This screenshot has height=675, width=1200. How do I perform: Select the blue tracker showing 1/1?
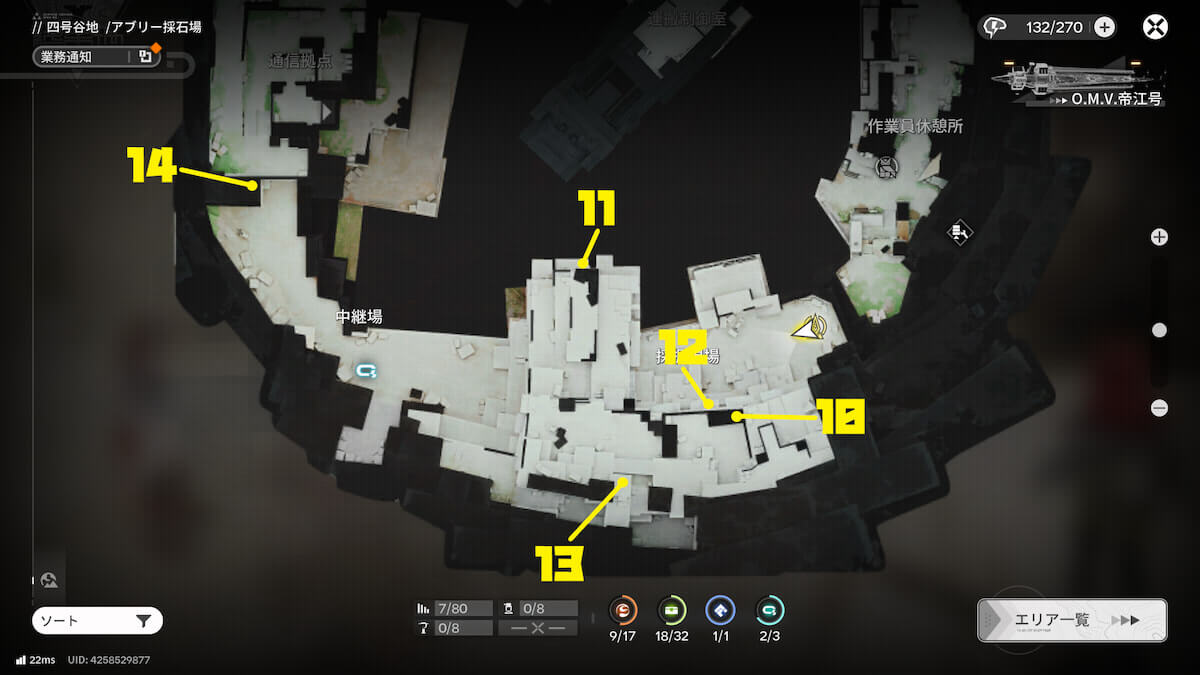point(720,610)
